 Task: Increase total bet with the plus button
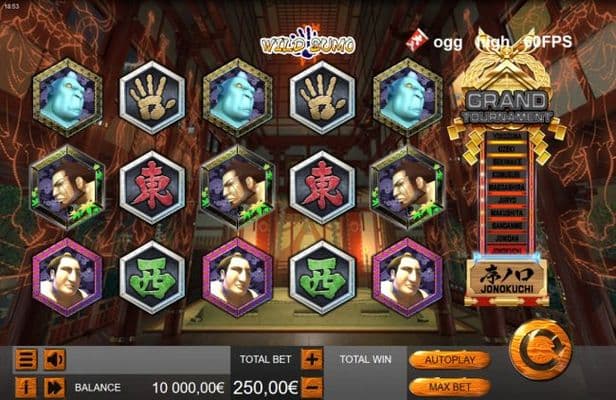312,359
